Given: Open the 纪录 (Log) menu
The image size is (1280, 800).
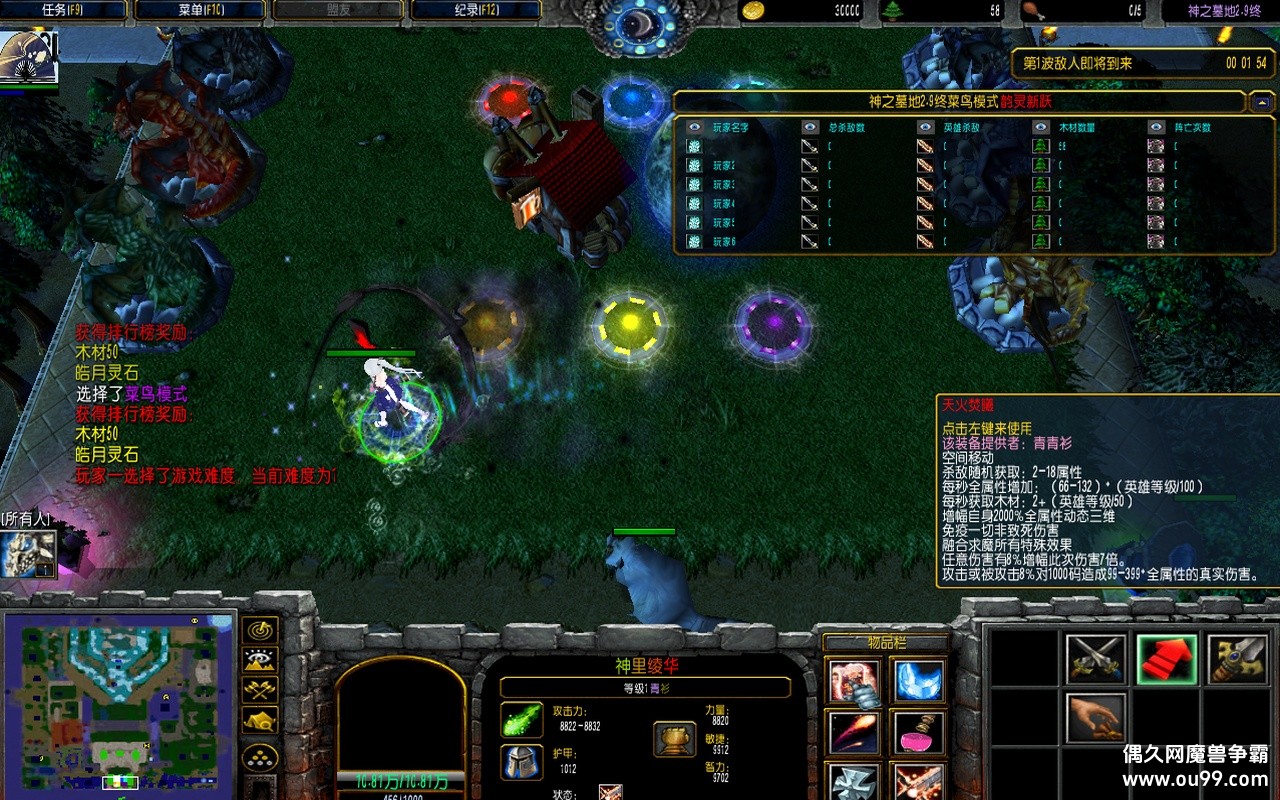Looking at the screenshot, I should tap(476, 10).
